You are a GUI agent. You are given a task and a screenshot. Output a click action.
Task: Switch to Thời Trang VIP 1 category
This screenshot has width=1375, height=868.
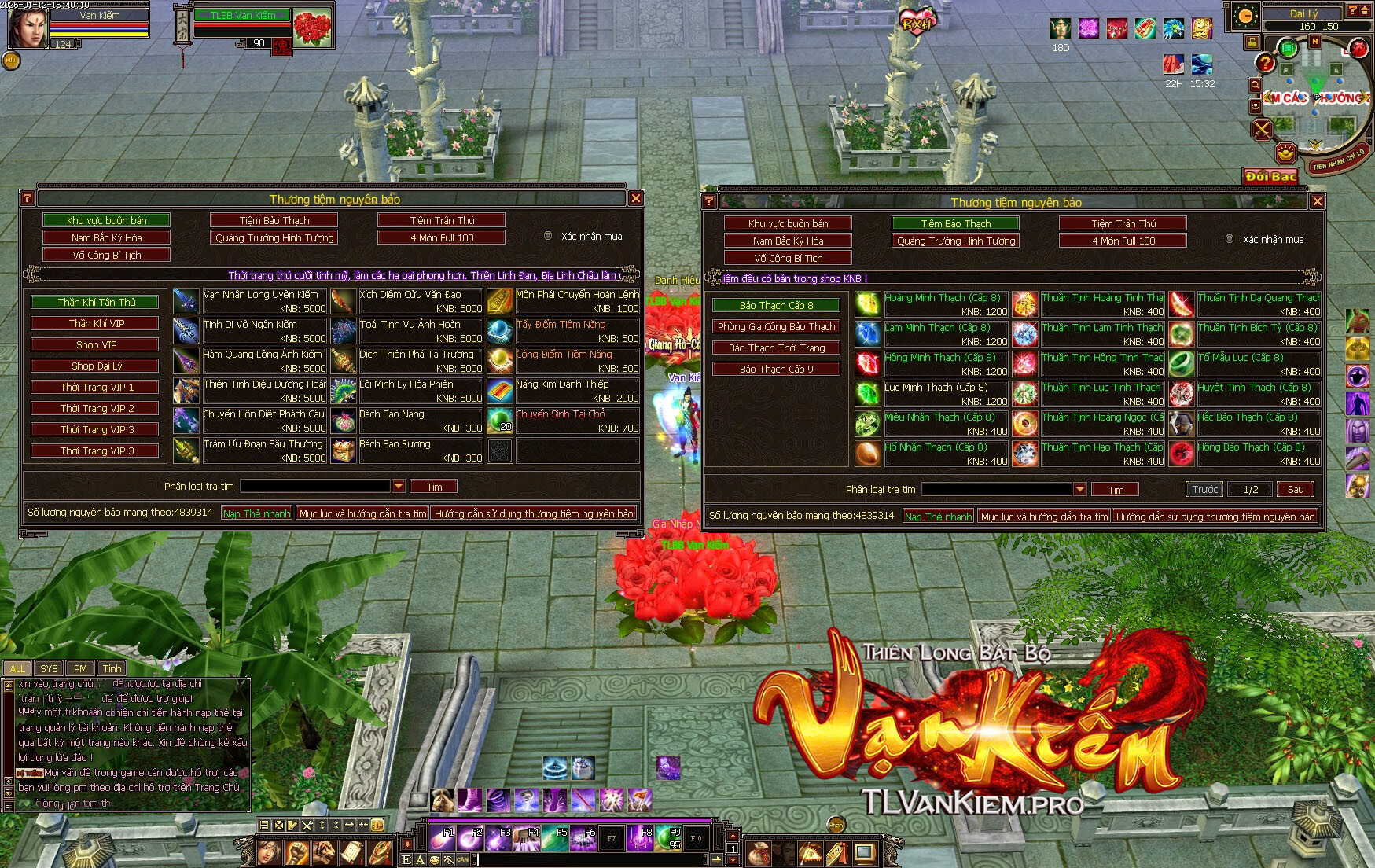[x=95, y=387]
